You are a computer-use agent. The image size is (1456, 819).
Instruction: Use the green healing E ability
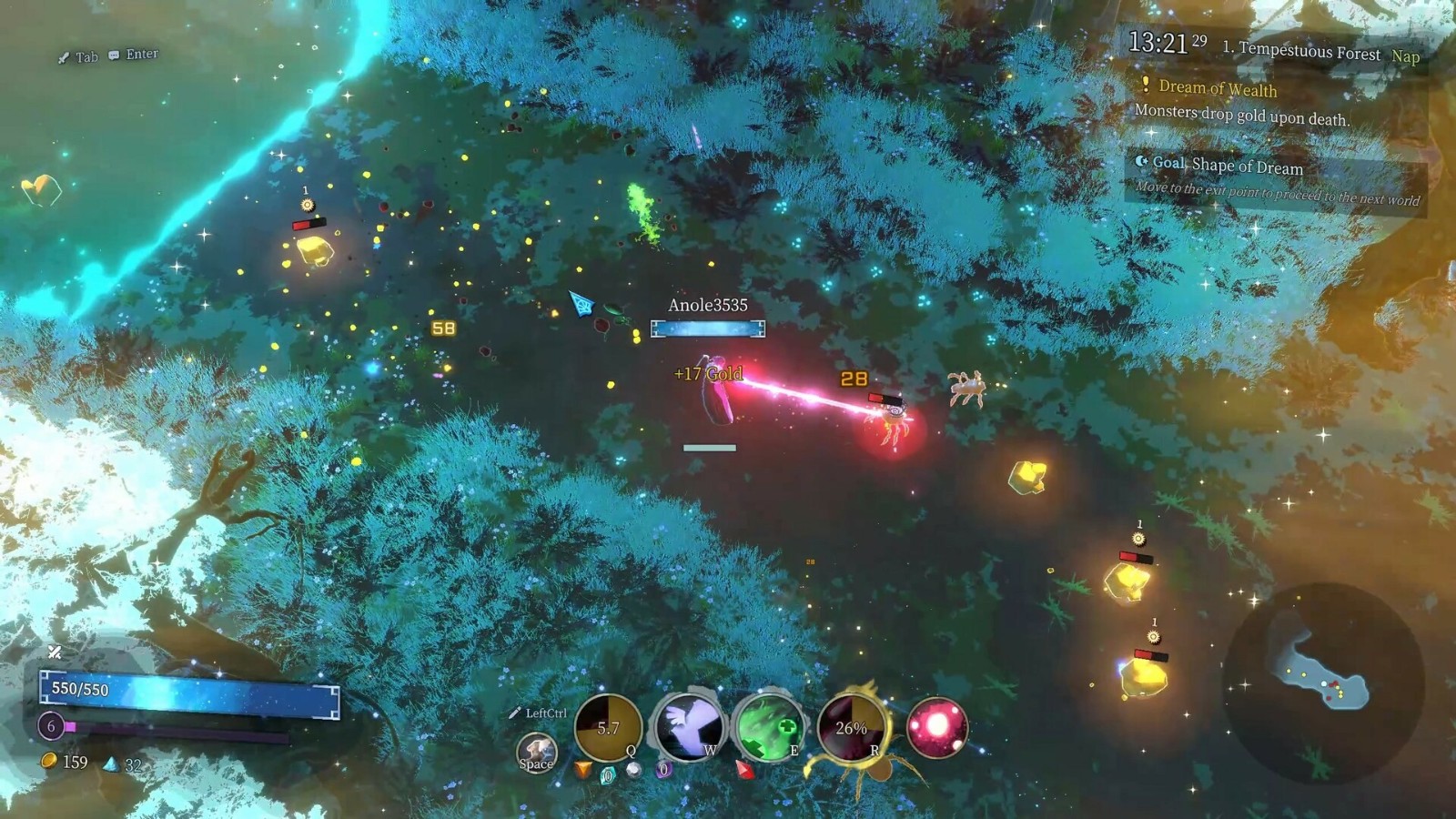[768, 728]
